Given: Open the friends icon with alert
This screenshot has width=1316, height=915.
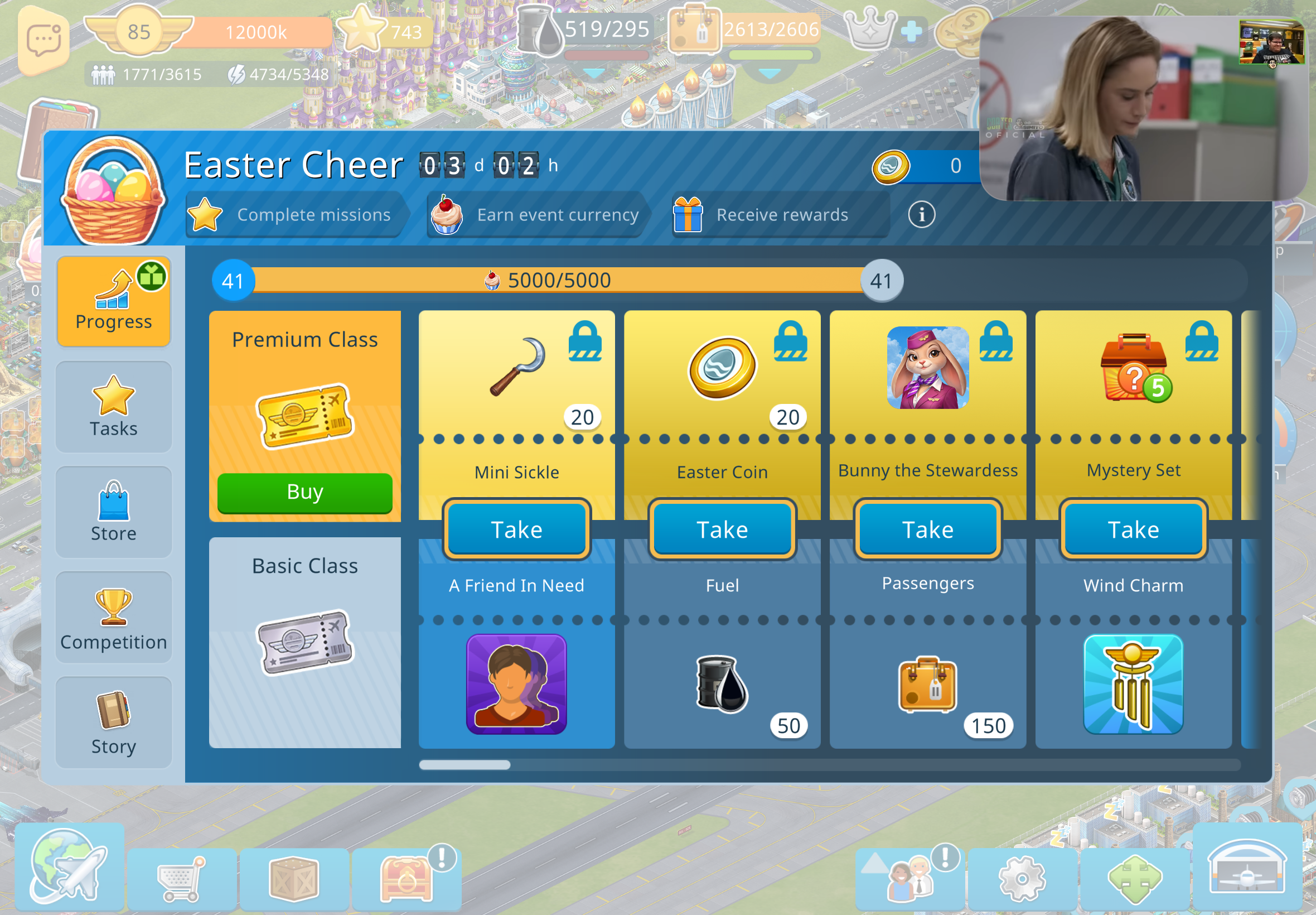Looking at the screenshot, I should click(911, 878).
